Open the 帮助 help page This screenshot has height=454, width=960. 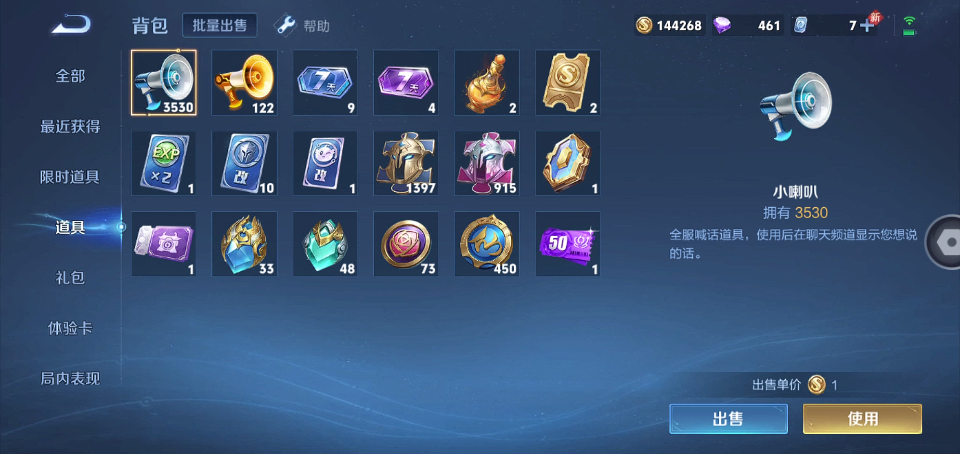[303, 25]
